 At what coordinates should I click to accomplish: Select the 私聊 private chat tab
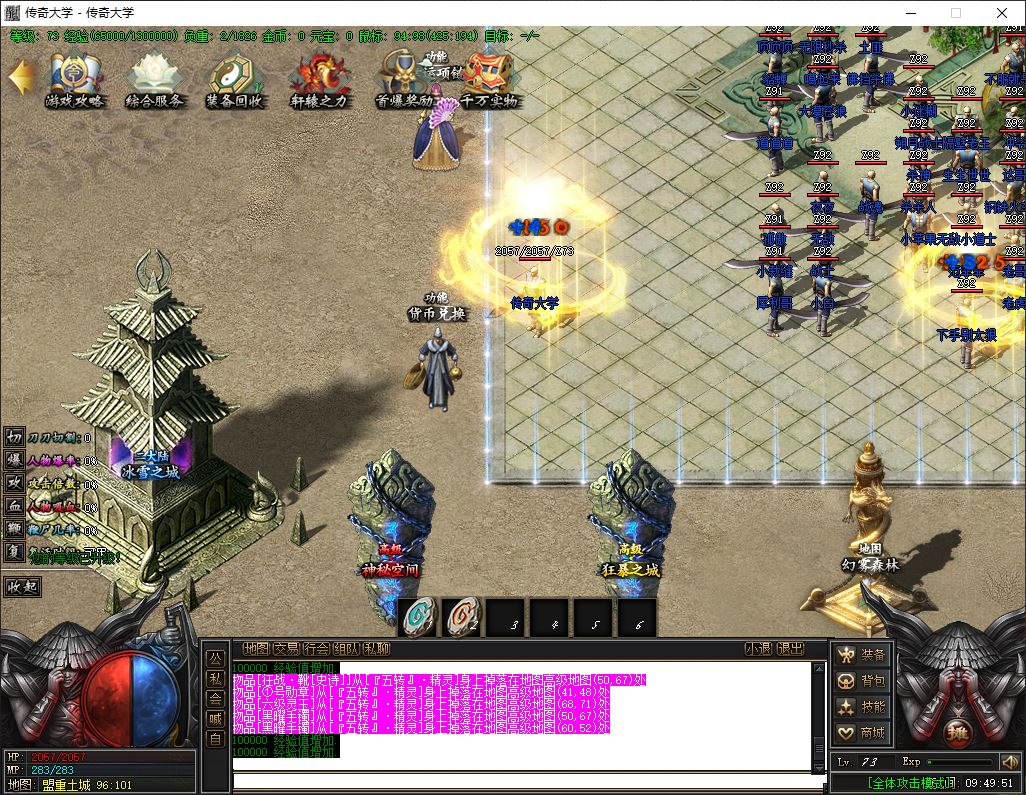[376, 649]
